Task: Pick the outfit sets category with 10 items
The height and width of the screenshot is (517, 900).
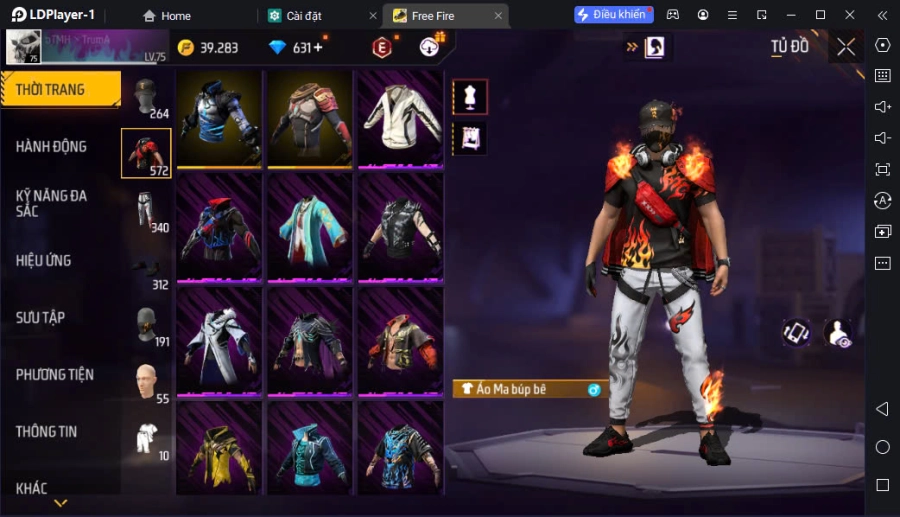Action: coord(147,439)
